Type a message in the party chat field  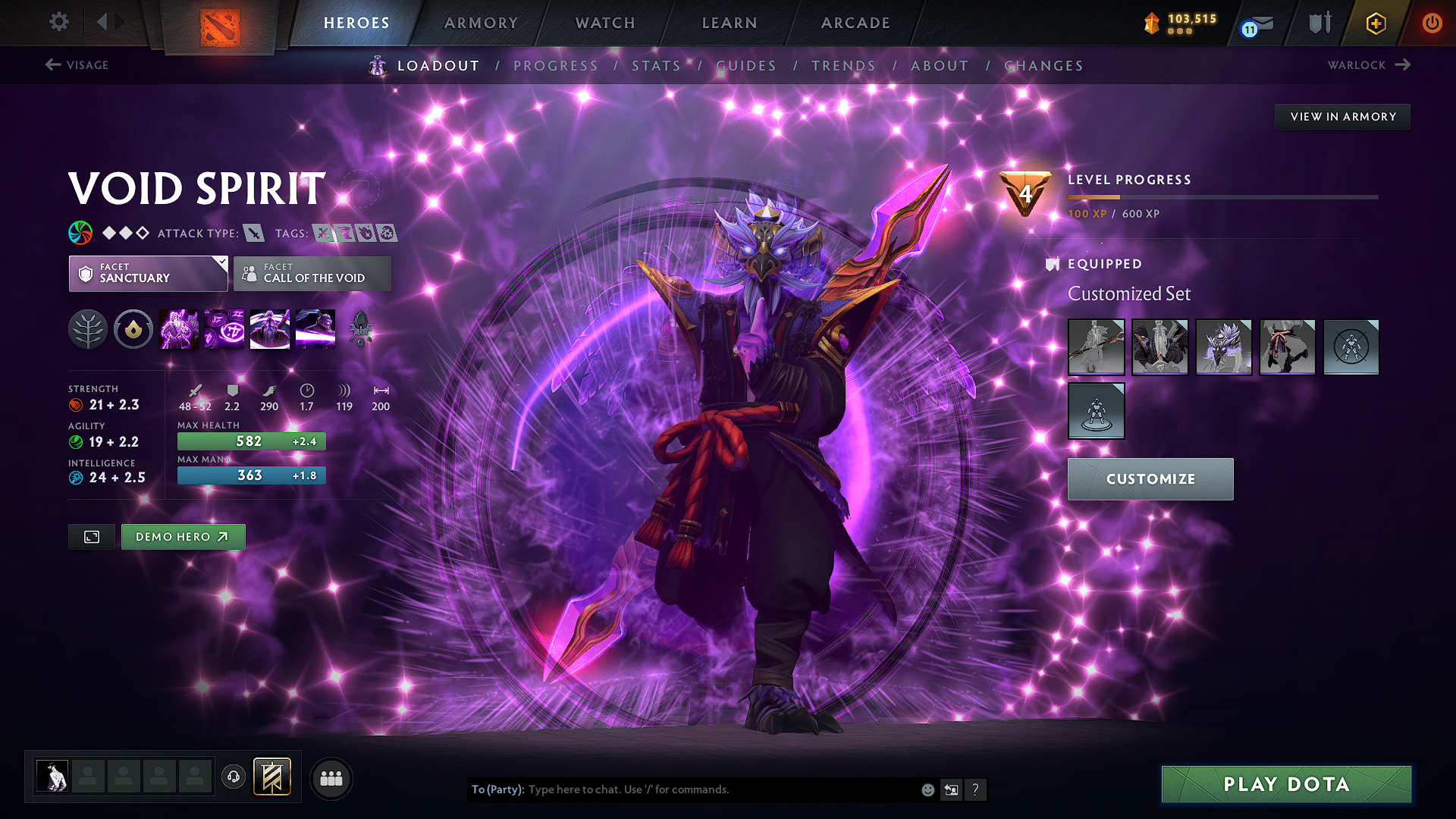click(720, 789)
